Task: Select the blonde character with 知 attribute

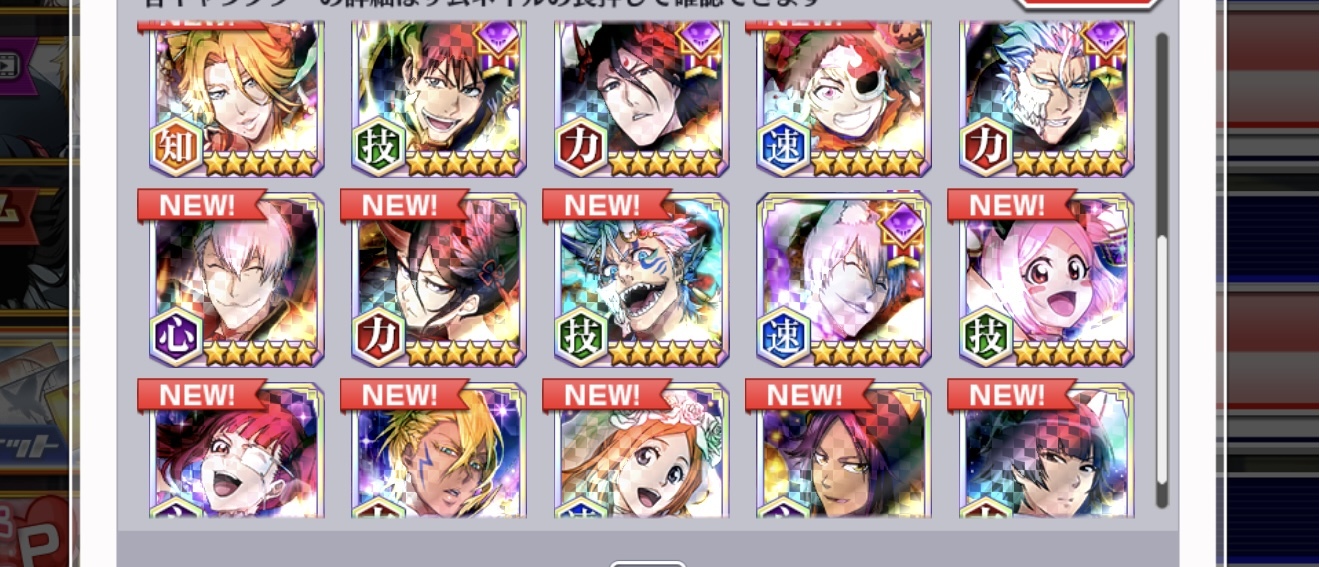Action: pyautogui.click(x=237, y=95)
